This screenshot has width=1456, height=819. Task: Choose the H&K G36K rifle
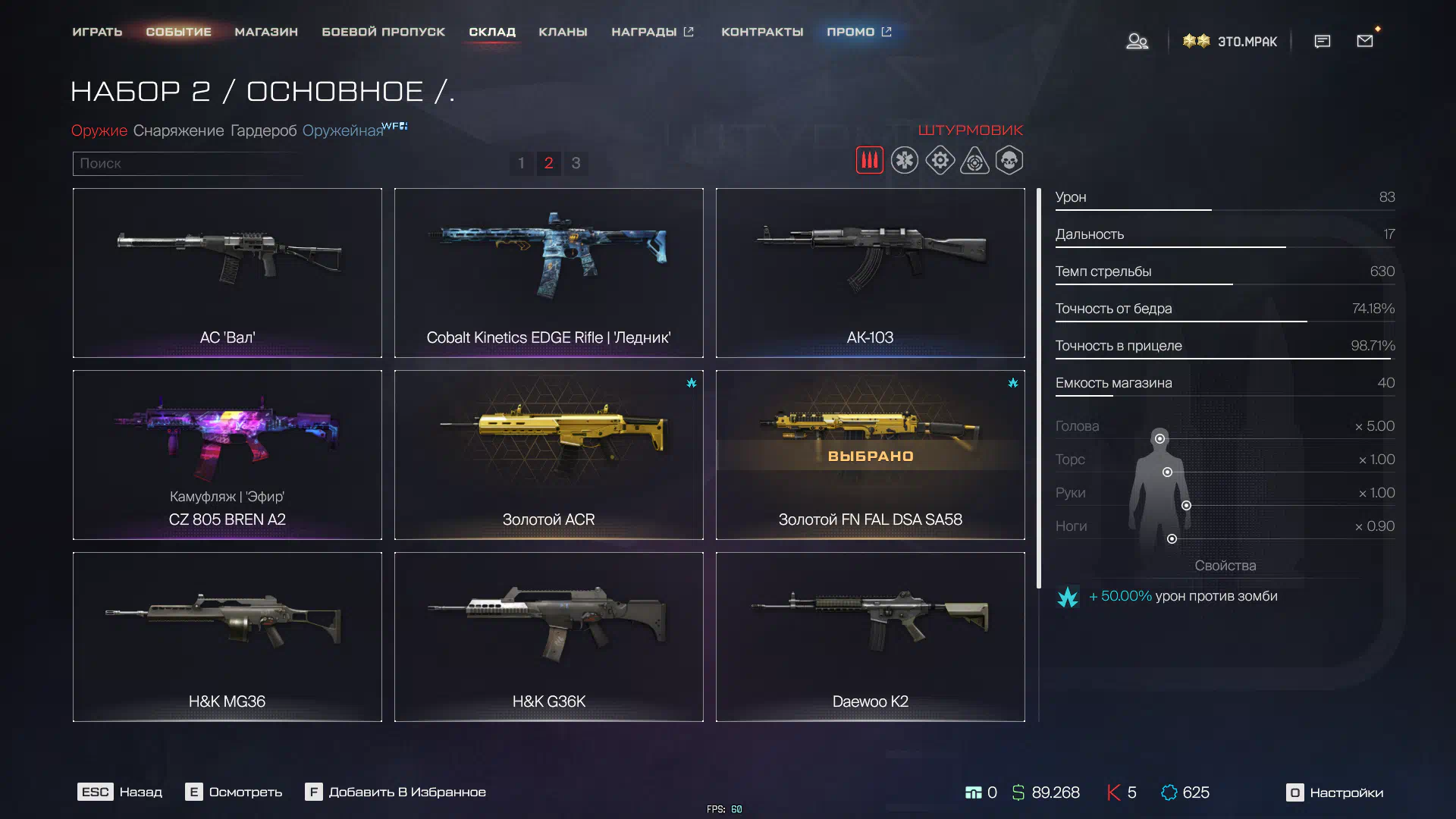tap(548, 637)
